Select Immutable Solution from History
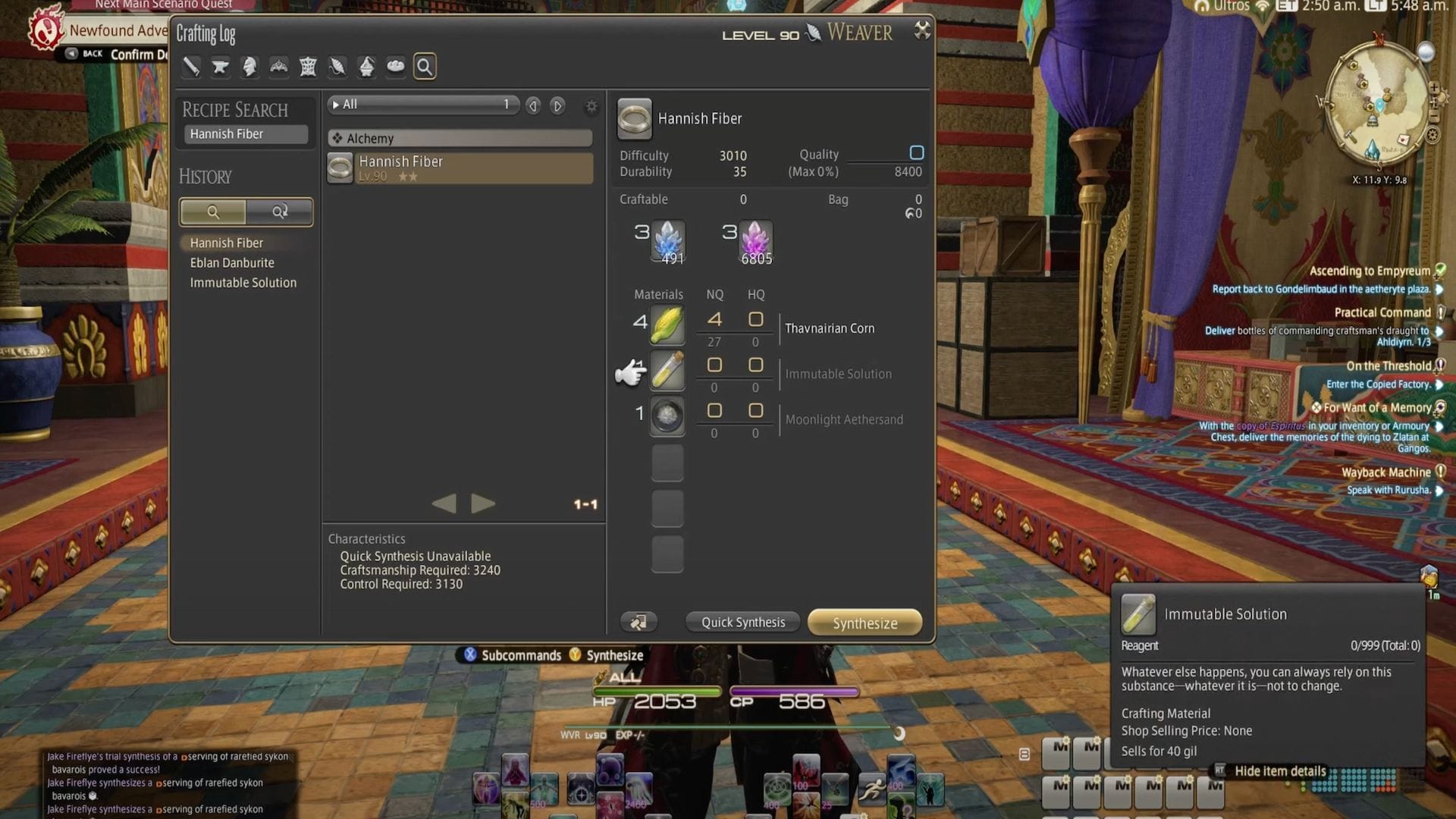The height and width of the screenshot is (819, 1456). [243, 282]
